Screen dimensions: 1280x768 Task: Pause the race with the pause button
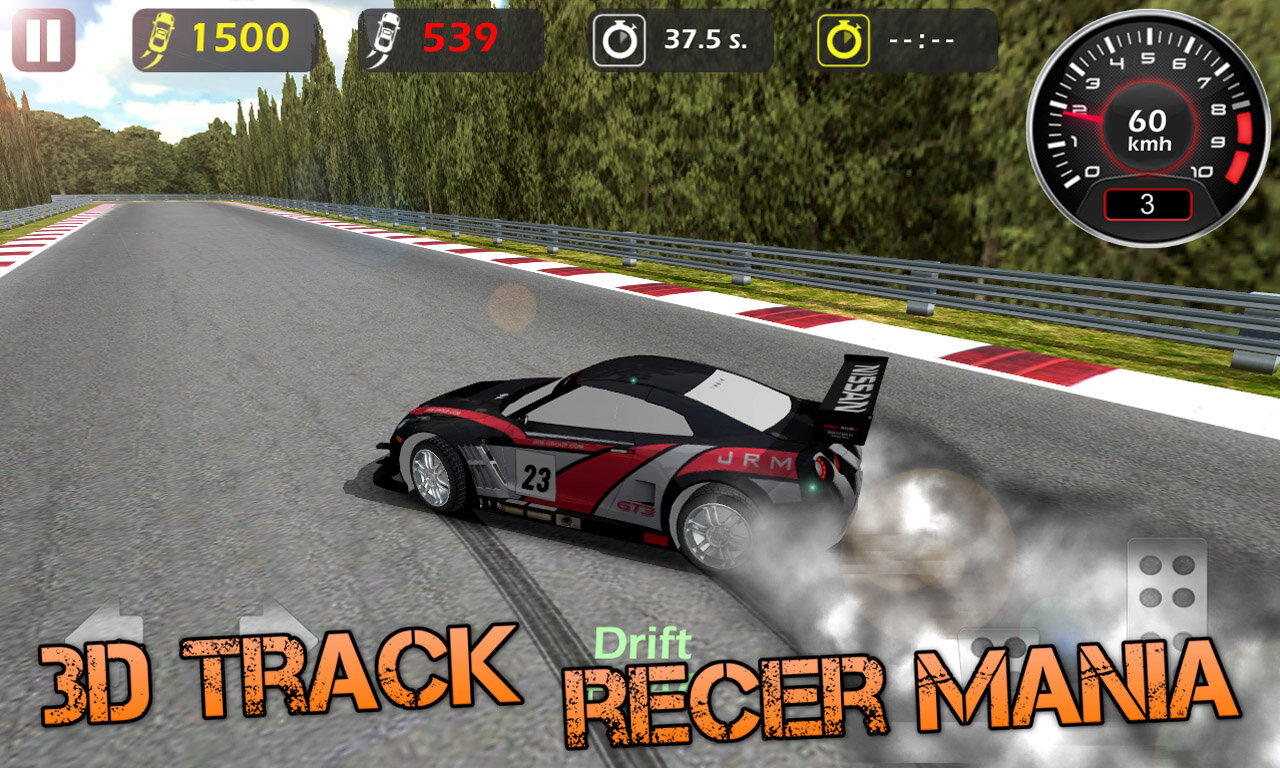(43, 40)
